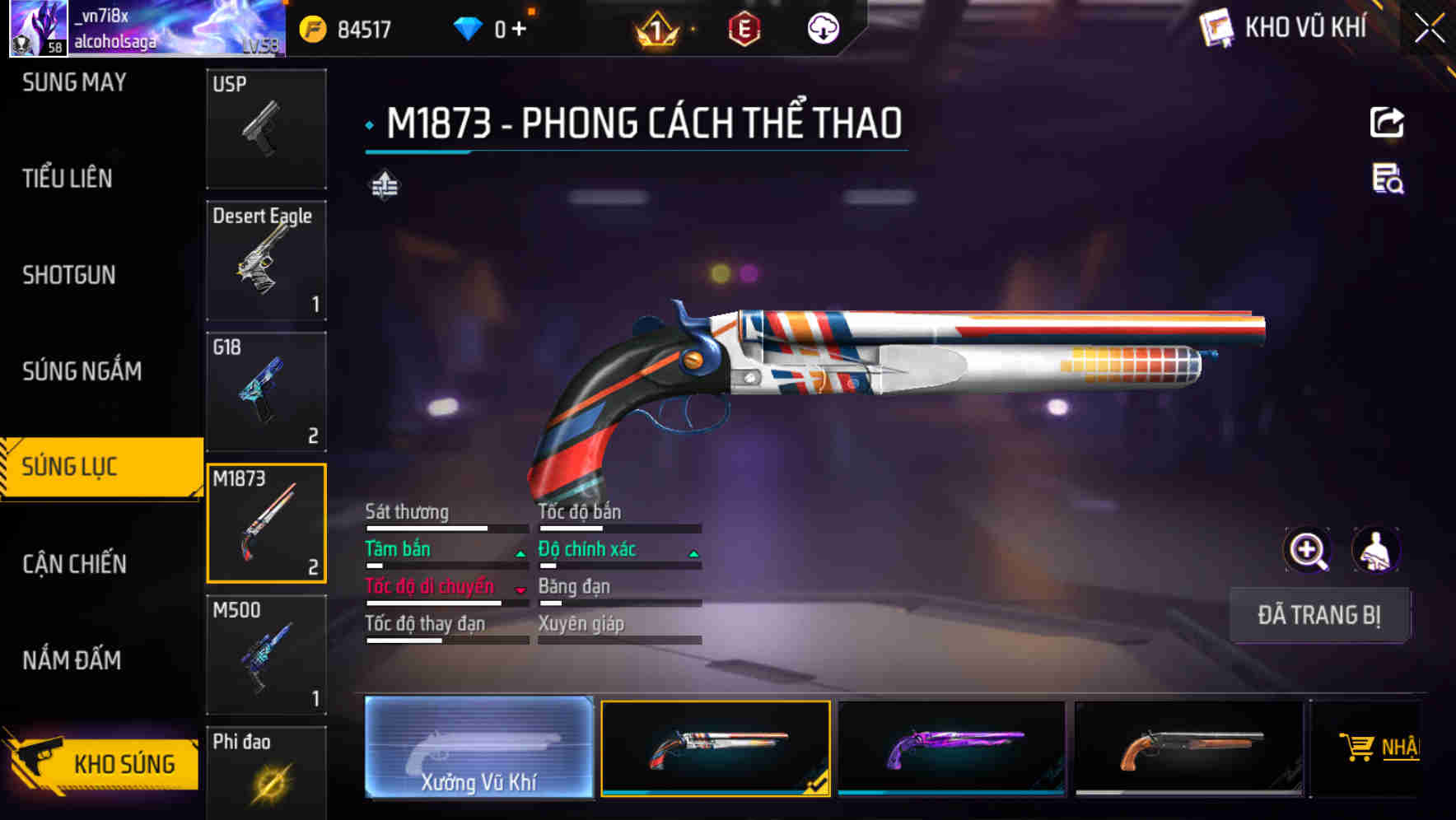1456x820 pixels.
Task: Share the weapon skin
Action: pyautogui.click(x=1387, y=123)
